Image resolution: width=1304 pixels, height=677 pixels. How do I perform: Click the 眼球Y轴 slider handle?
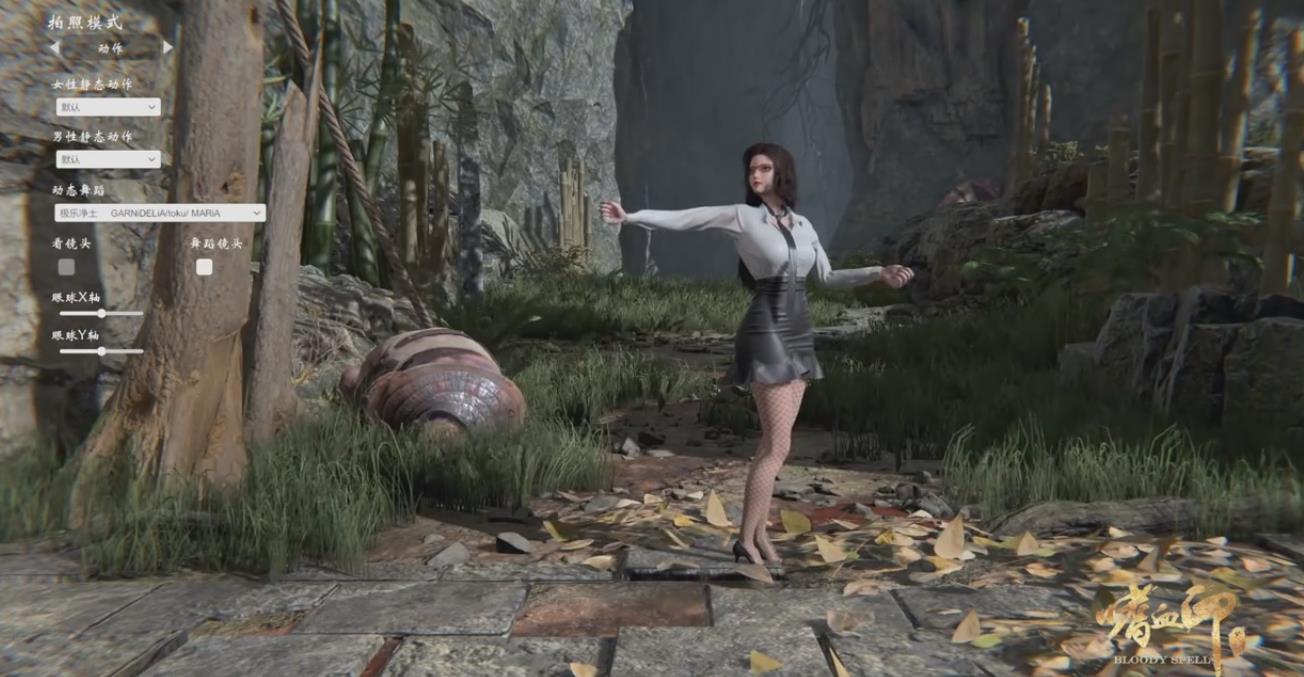pos(101,351)
